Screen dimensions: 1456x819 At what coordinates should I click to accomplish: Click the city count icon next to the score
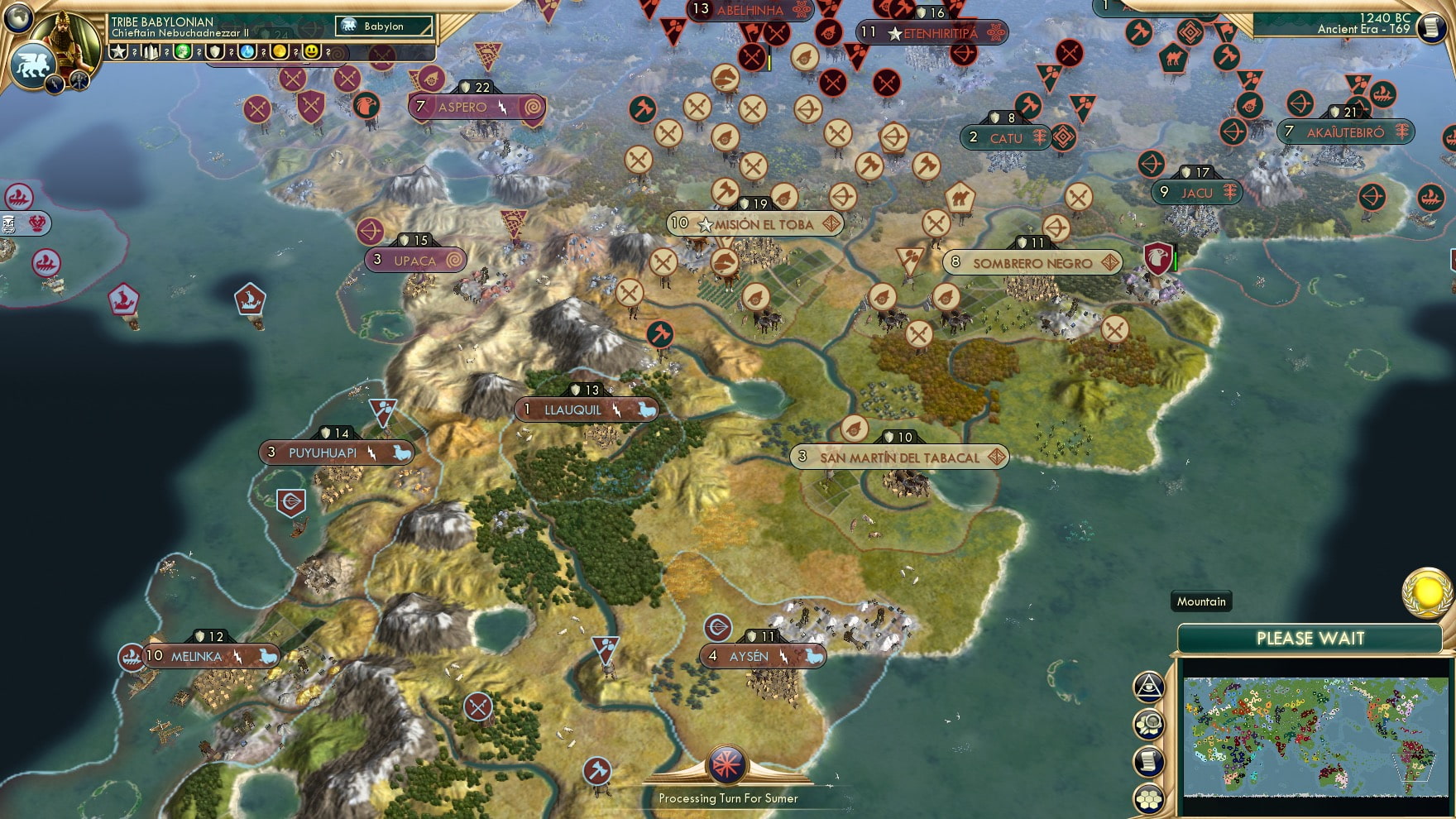click(150, 52)
